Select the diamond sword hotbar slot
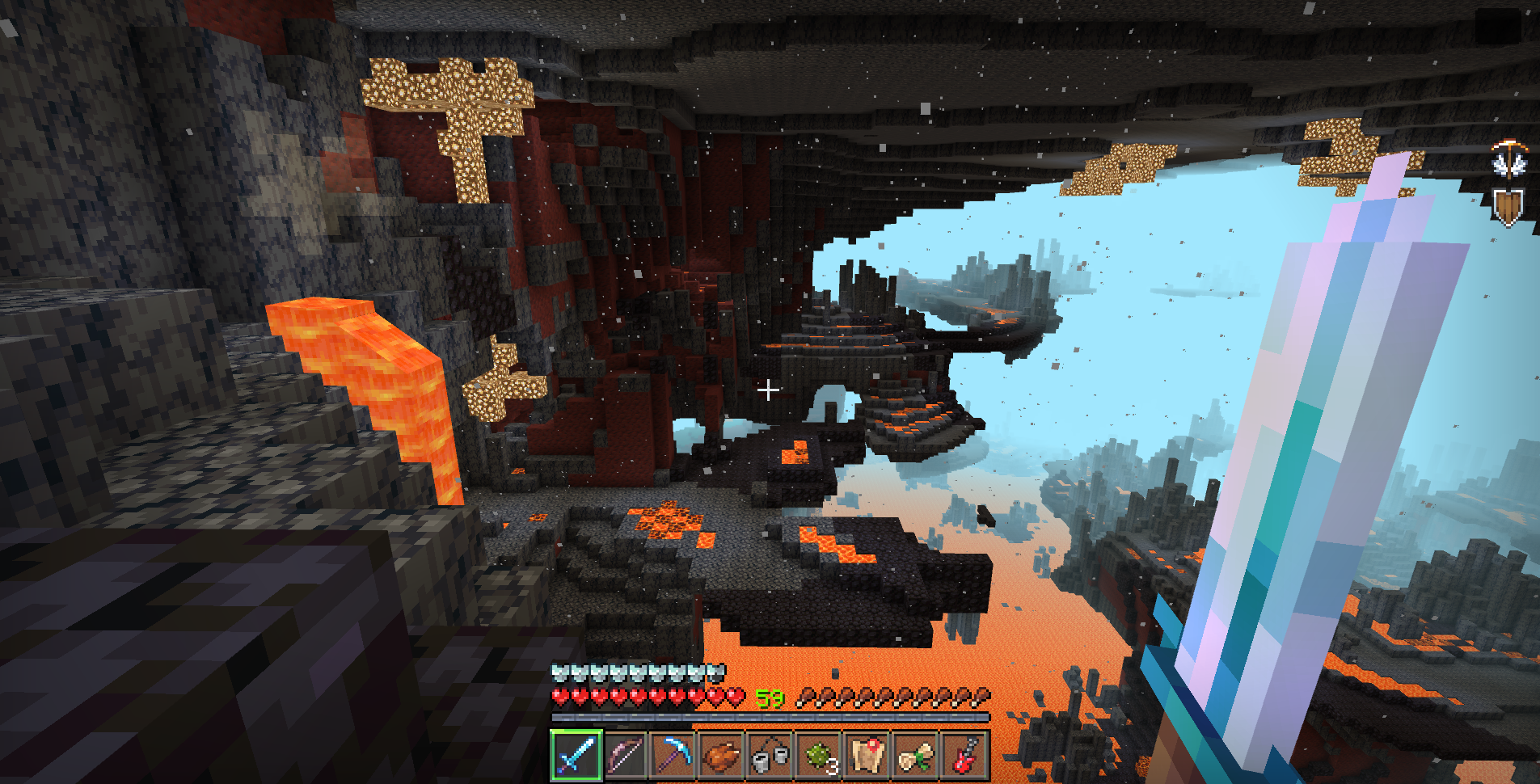Image resolution: width=1540 pixels, height=784 pixels. 576,756
